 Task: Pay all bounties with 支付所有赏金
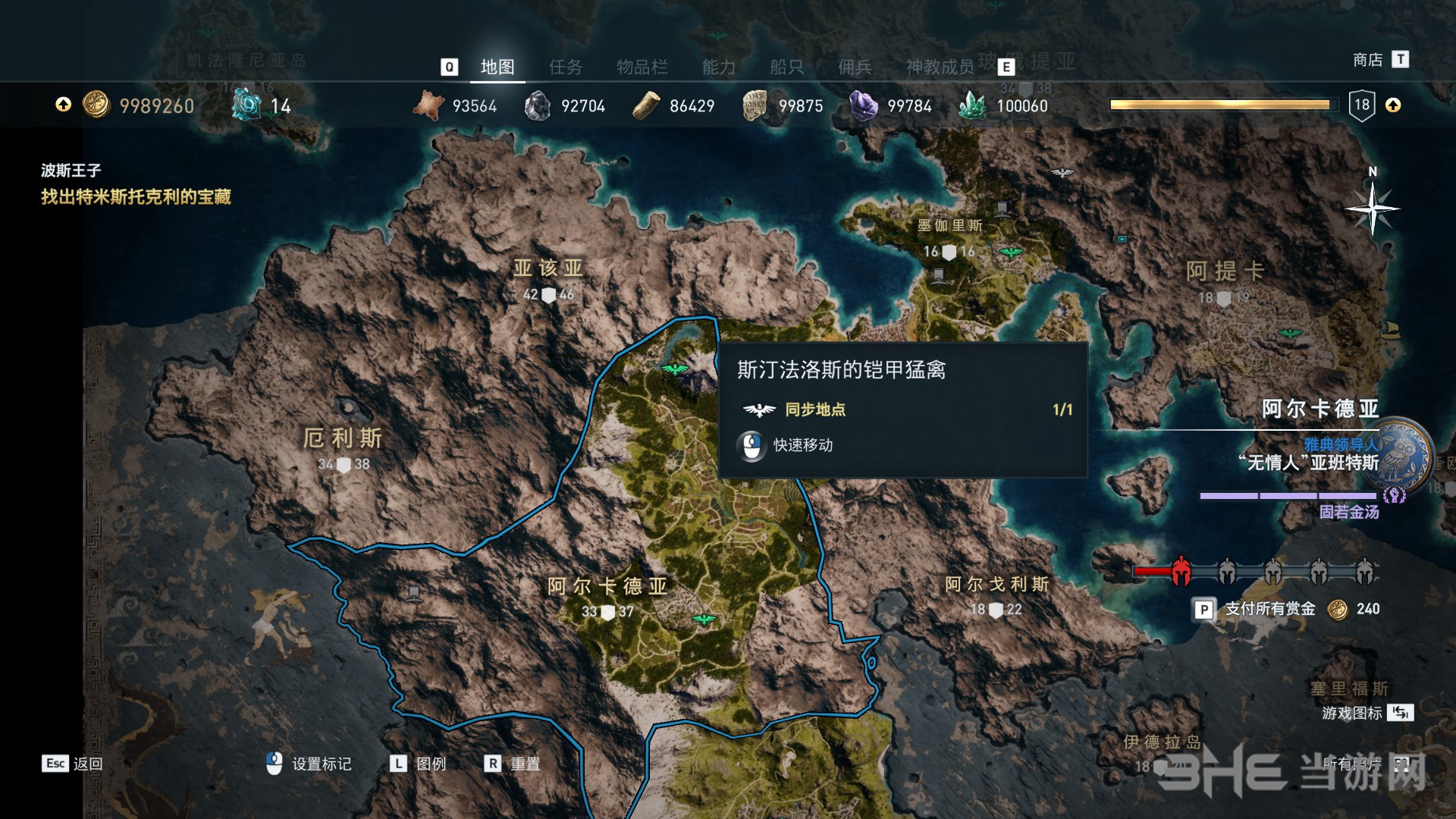click(1269, 609)
